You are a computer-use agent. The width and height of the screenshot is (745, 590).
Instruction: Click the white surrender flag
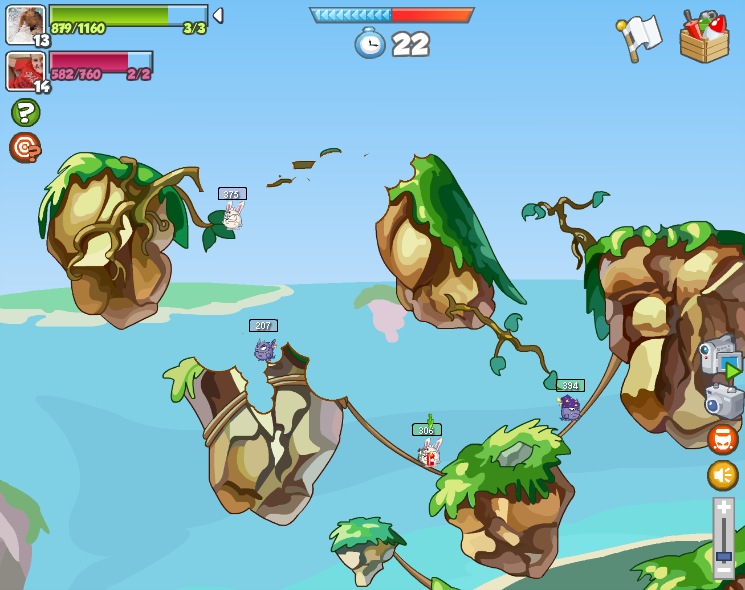click(x=640, y=37)
